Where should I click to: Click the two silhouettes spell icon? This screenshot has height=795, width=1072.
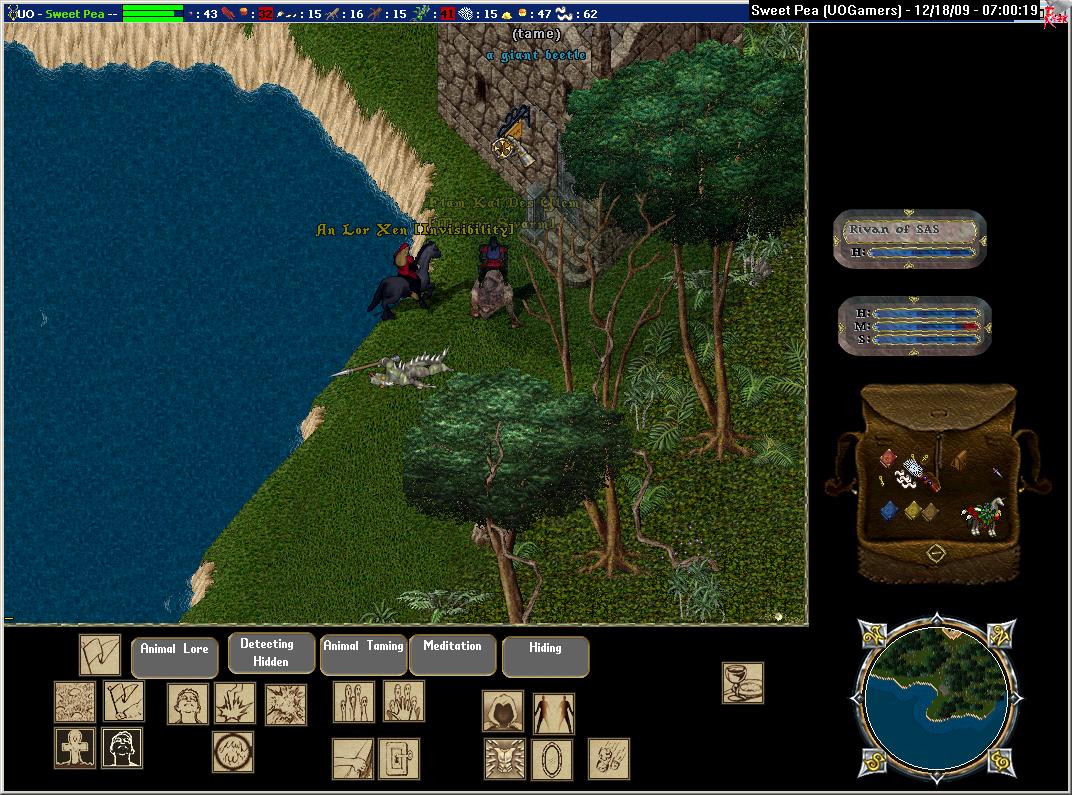coord(553,713)
